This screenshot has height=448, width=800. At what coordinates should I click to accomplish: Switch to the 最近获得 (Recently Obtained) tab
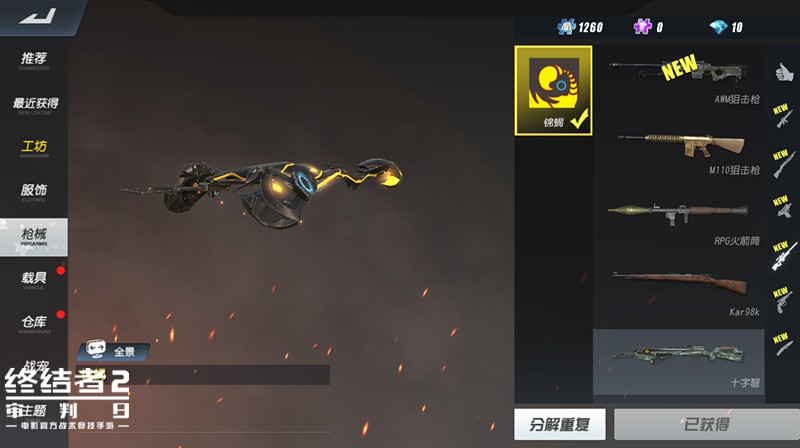[35, 104]
